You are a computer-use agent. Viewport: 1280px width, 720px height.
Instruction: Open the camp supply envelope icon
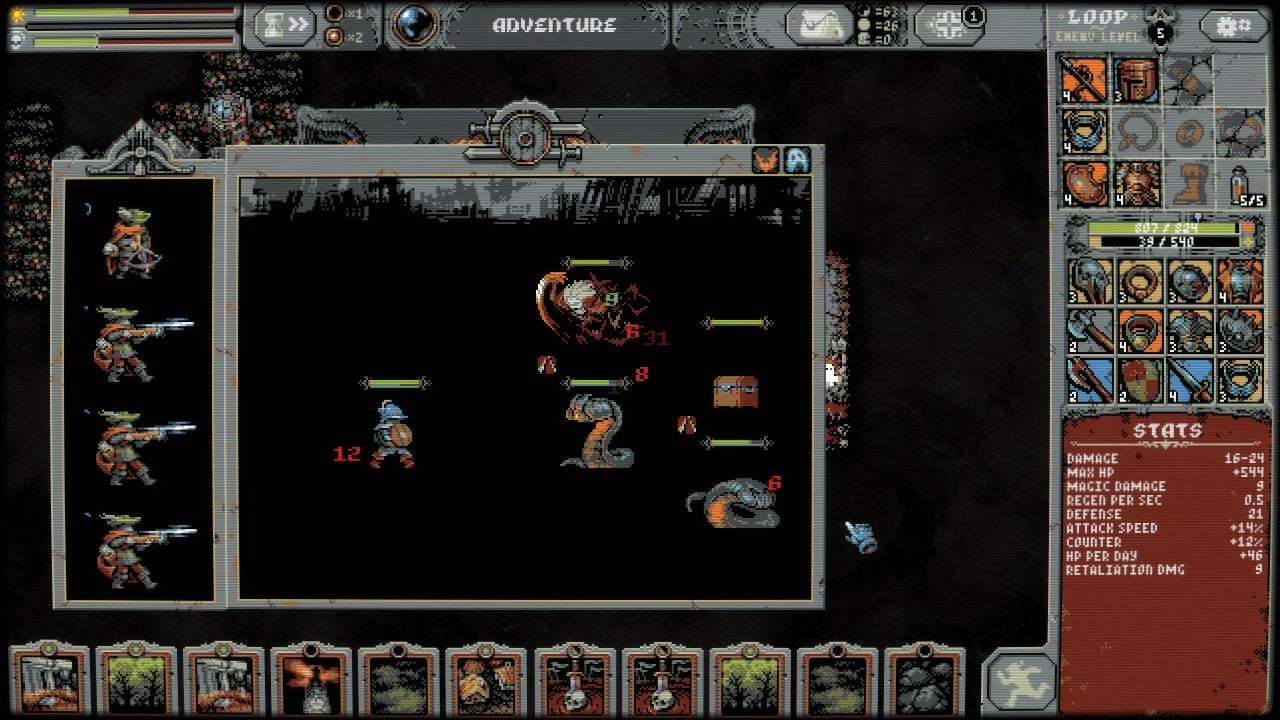[818, 25]
